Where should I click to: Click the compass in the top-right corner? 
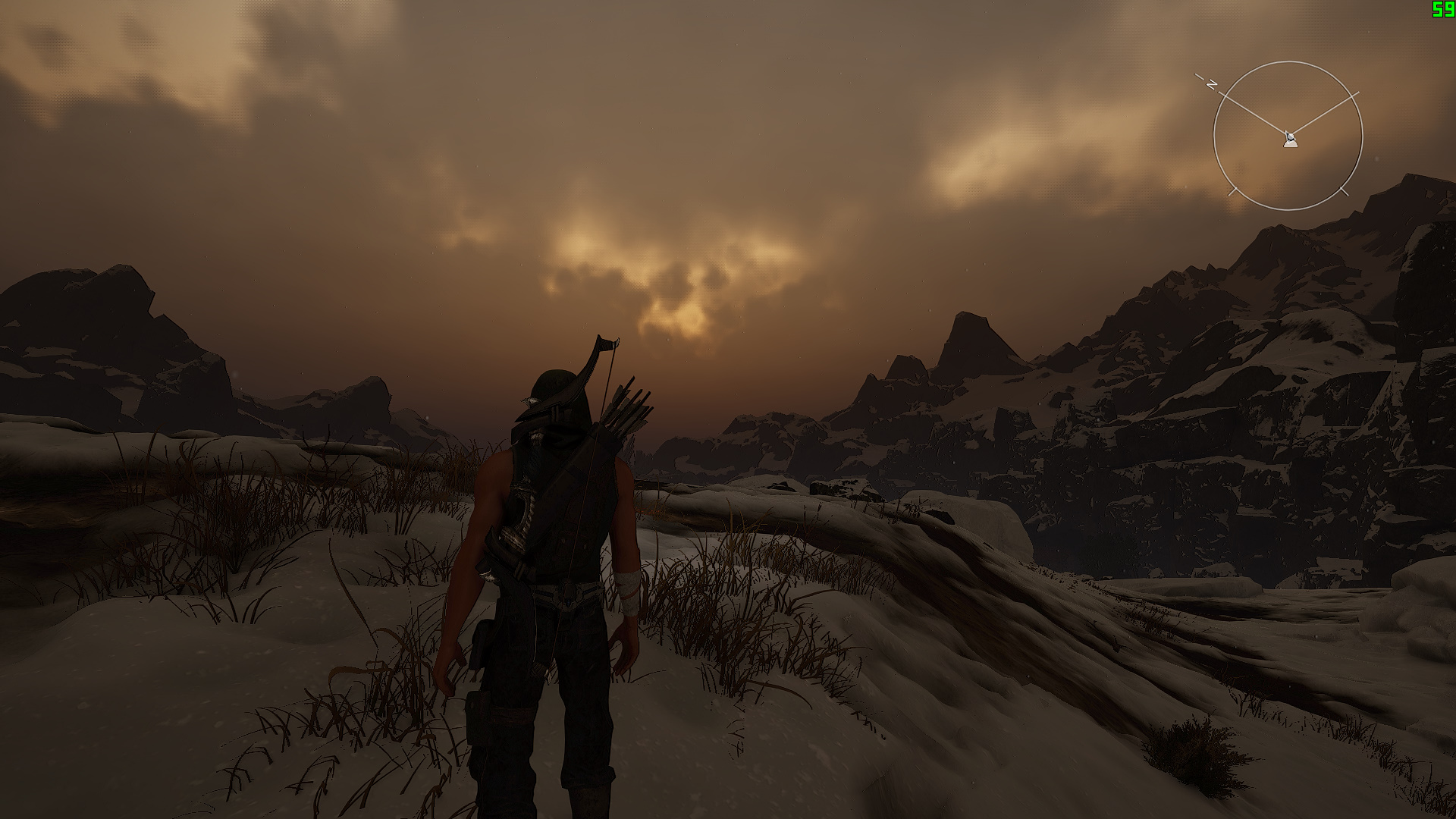click(1289, 134)
